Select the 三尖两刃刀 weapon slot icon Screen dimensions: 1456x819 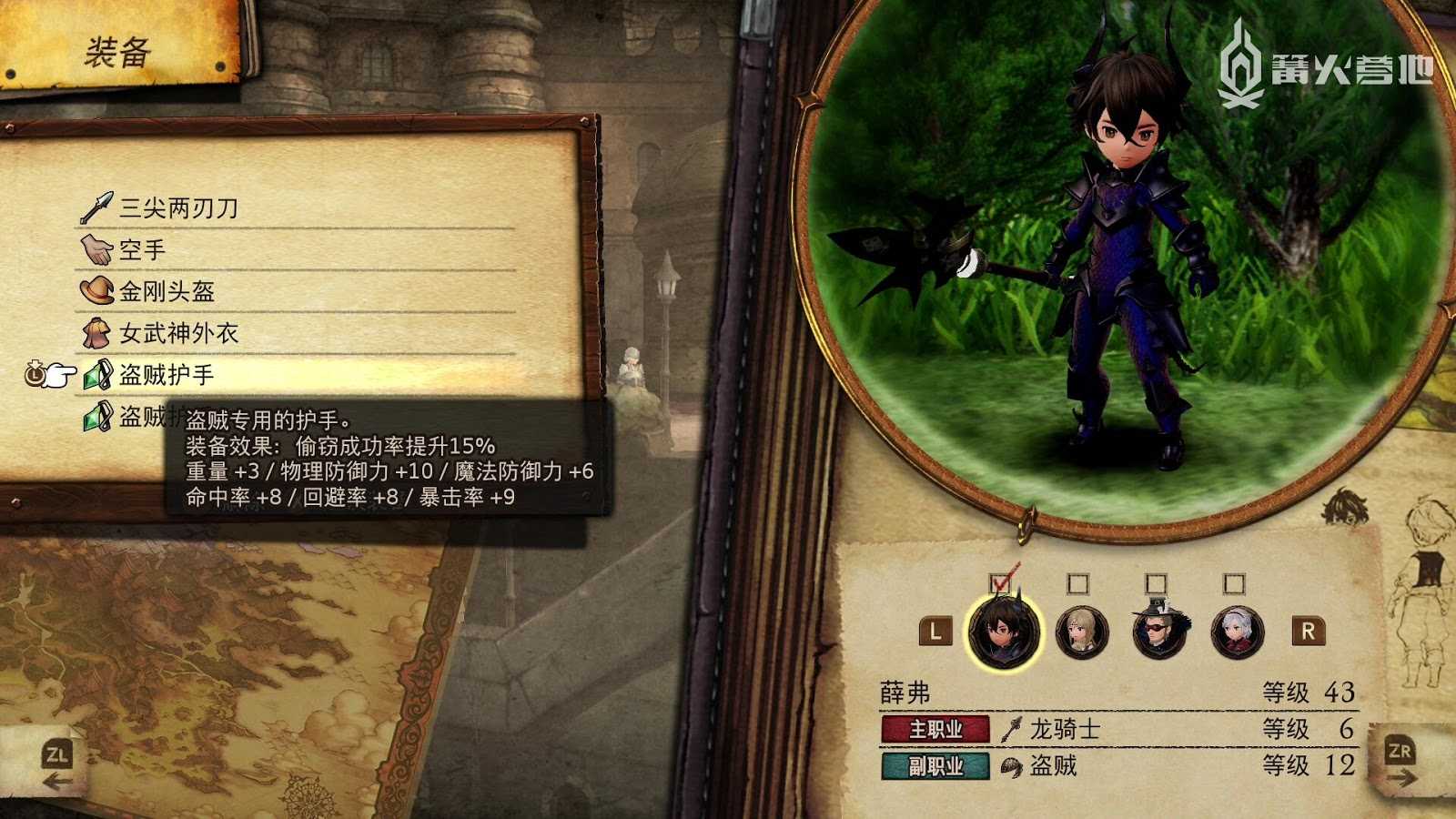point(97,205)
